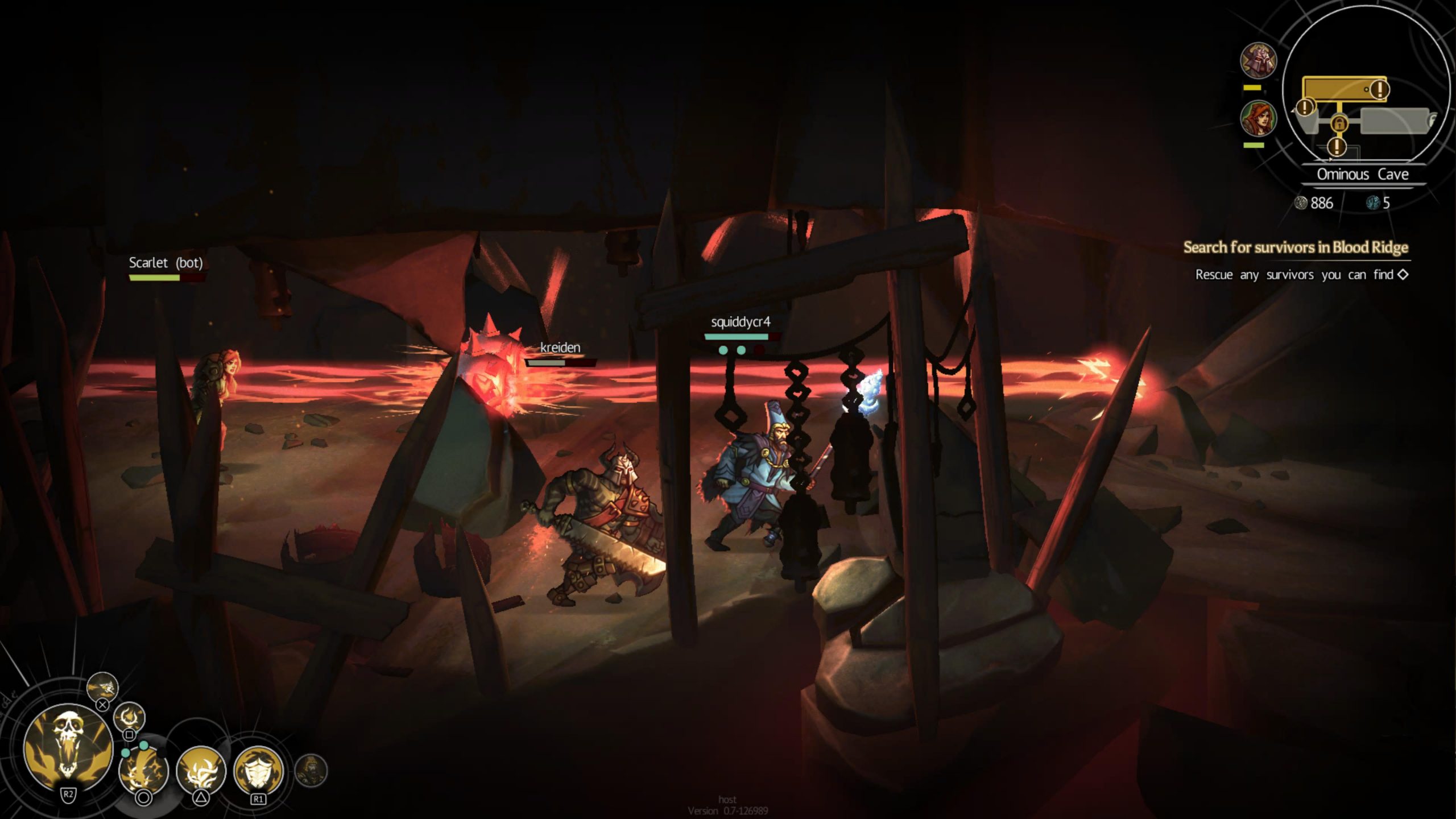The image size is (1456, 819).
Task: Open the Blood Ridge survivors quest tracker
Action: click(x=1296, y=247)
